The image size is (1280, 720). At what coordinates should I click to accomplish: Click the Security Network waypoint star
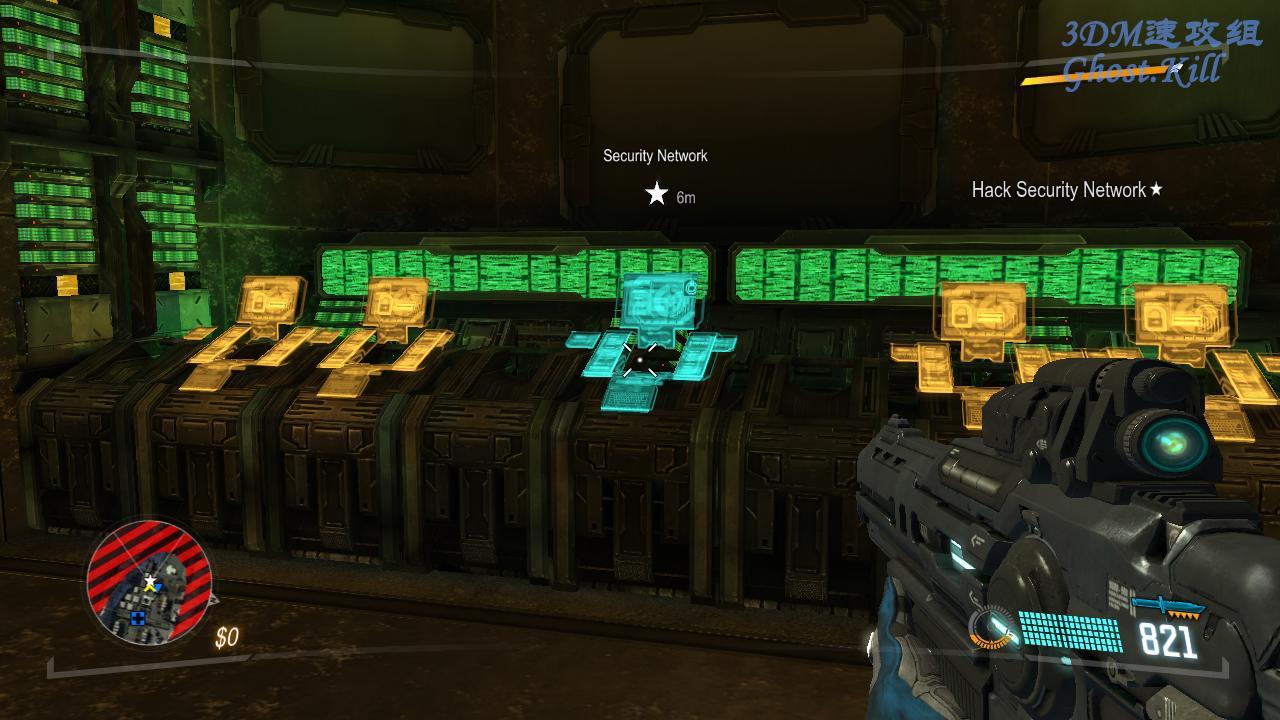[x=656, y=194]
